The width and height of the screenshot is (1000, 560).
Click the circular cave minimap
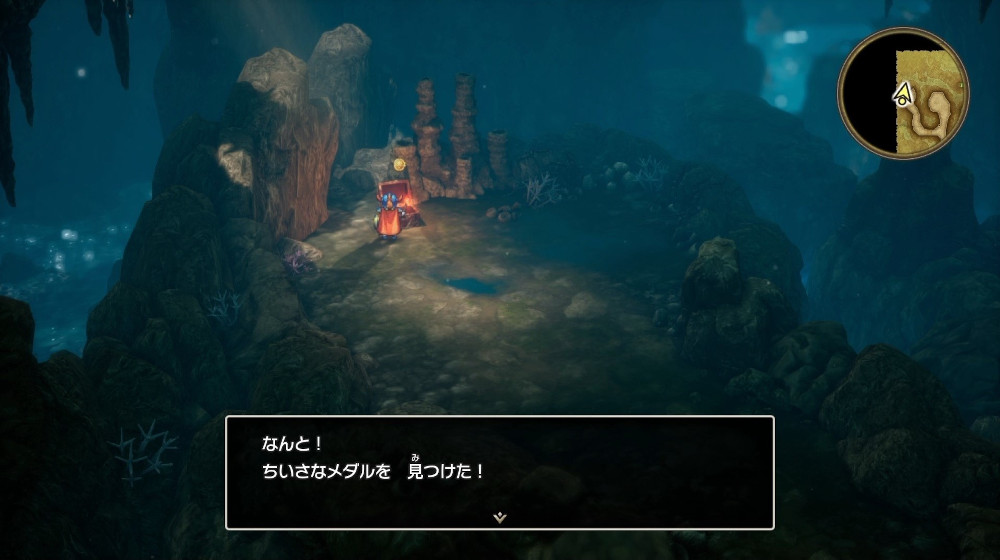pyautogui.click(x=903, y=99)
